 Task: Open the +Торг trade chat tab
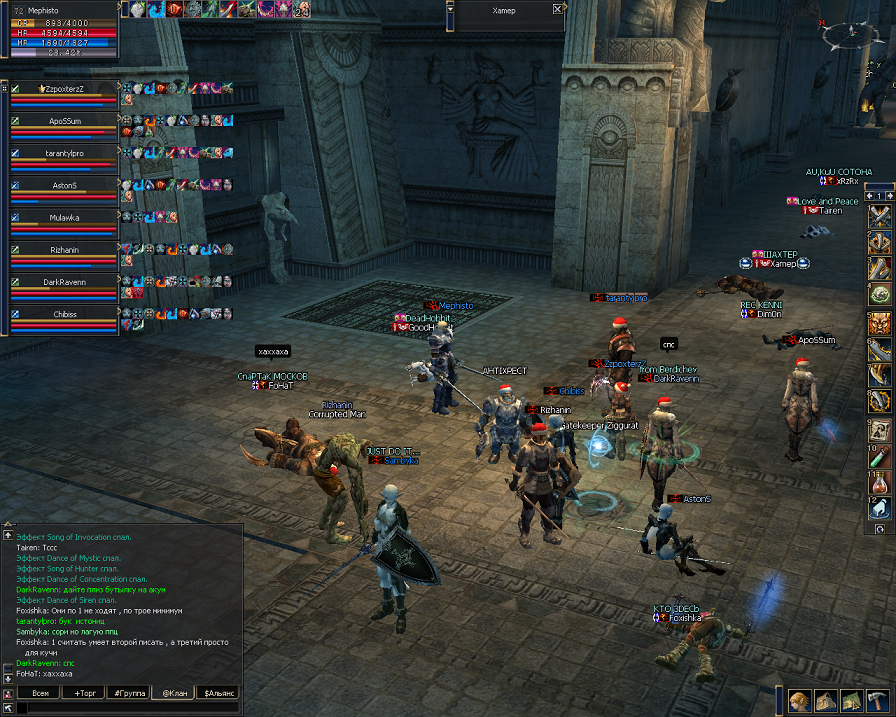(84, 692)
